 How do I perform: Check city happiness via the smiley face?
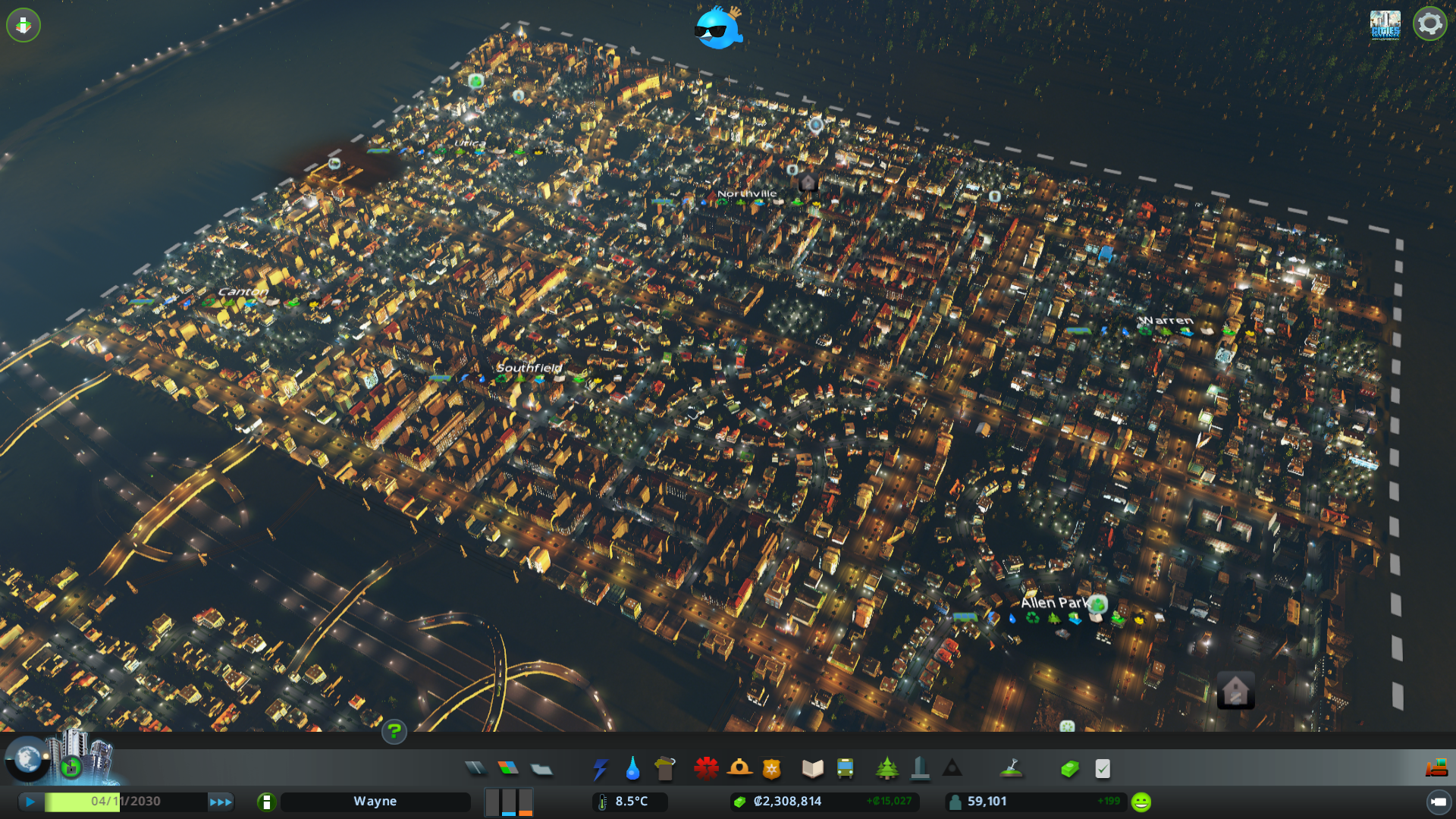[1140, 800]
